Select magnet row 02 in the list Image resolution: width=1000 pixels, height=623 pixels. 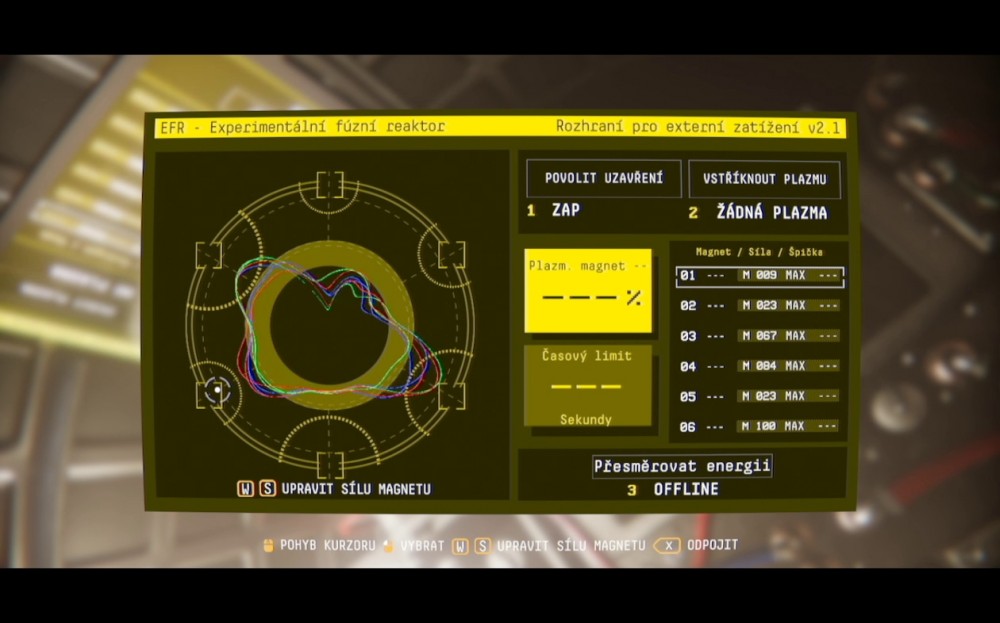[760, 306]
